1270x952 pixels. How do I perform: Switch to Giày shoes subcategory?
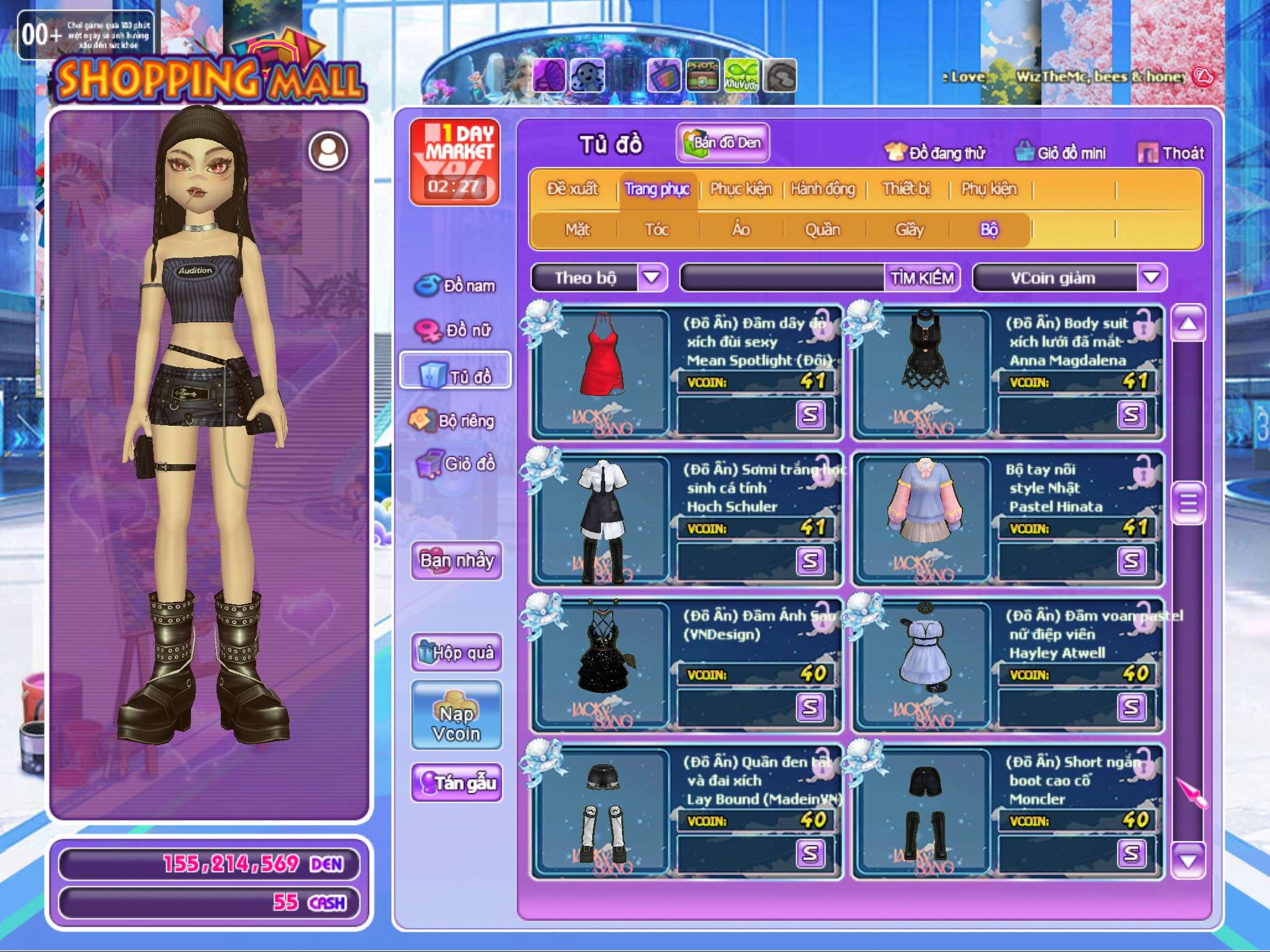[x=909, y=230]
